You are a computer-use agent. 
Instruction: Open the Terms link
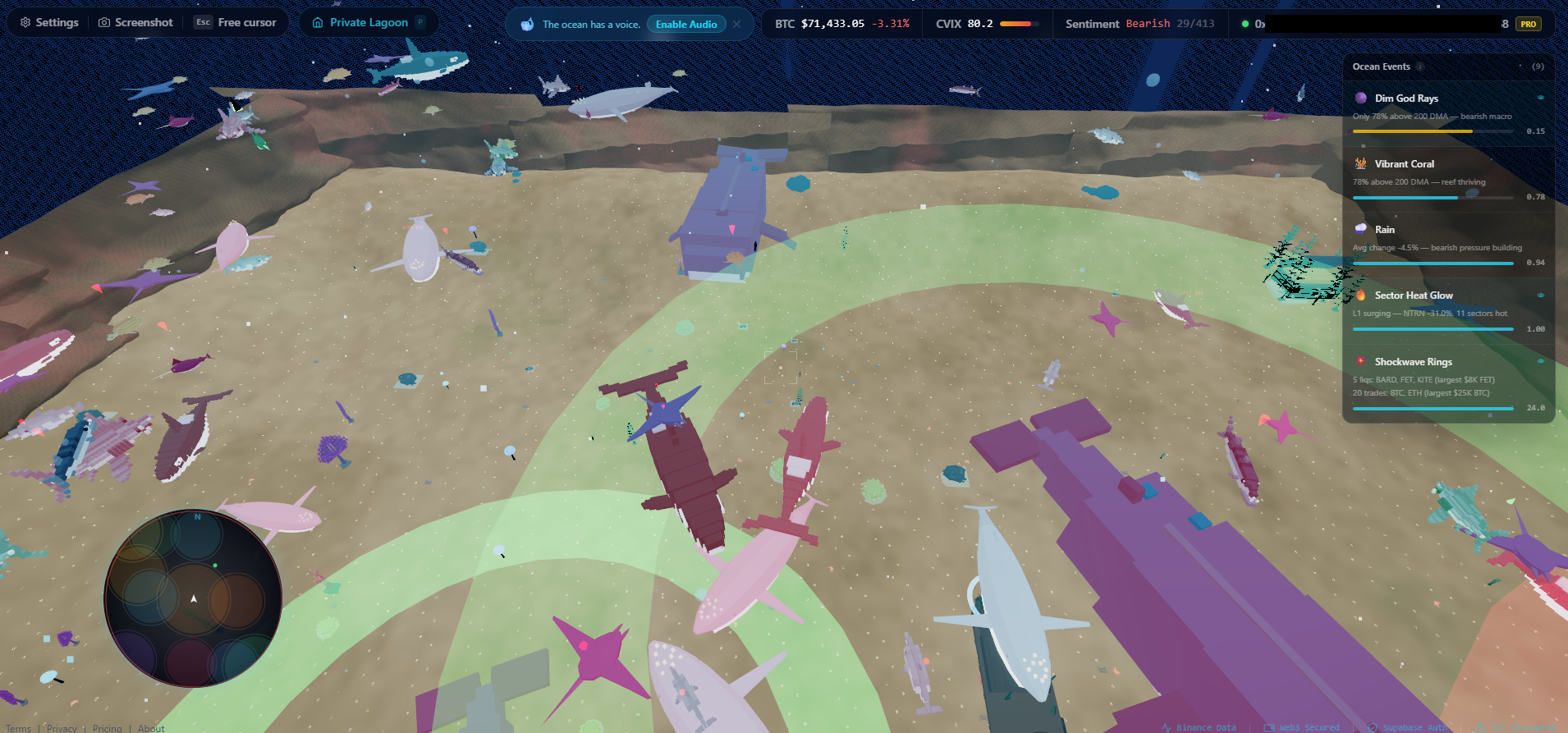[19, 728]
